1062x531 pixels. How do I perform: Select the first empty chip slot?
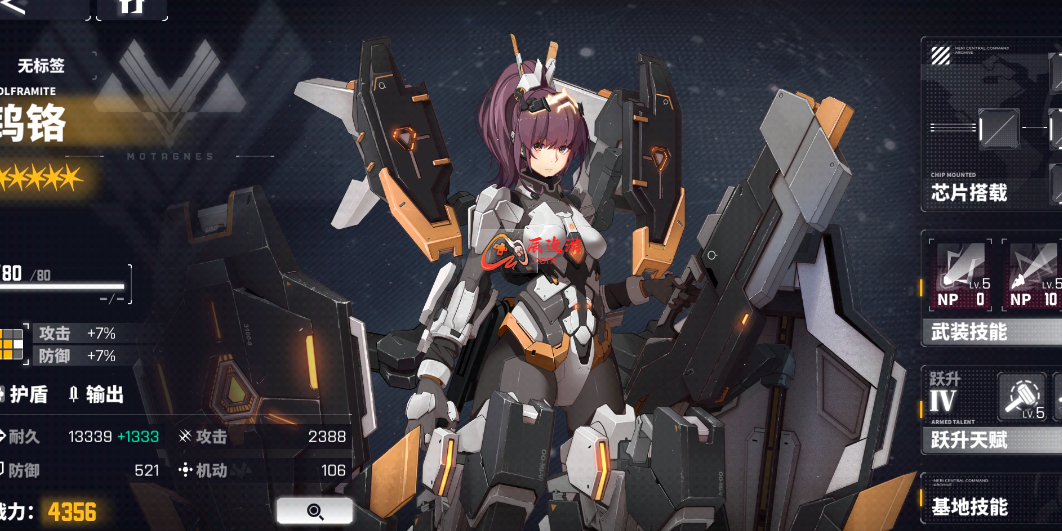click(x=998, y=127)
